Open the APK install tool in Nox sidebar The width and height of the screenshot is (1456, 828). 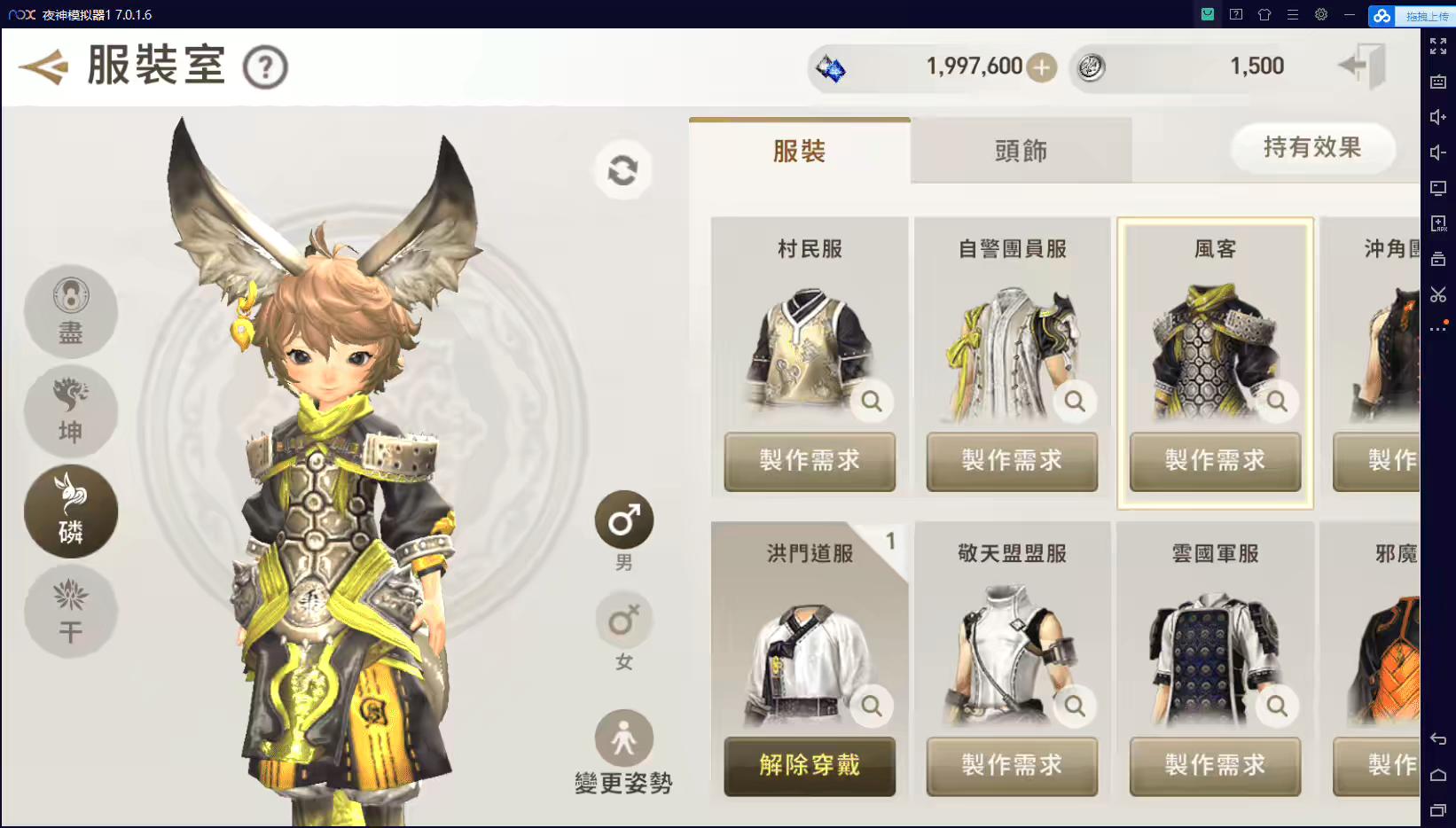pyautogui.click(x=1438, y=223)
